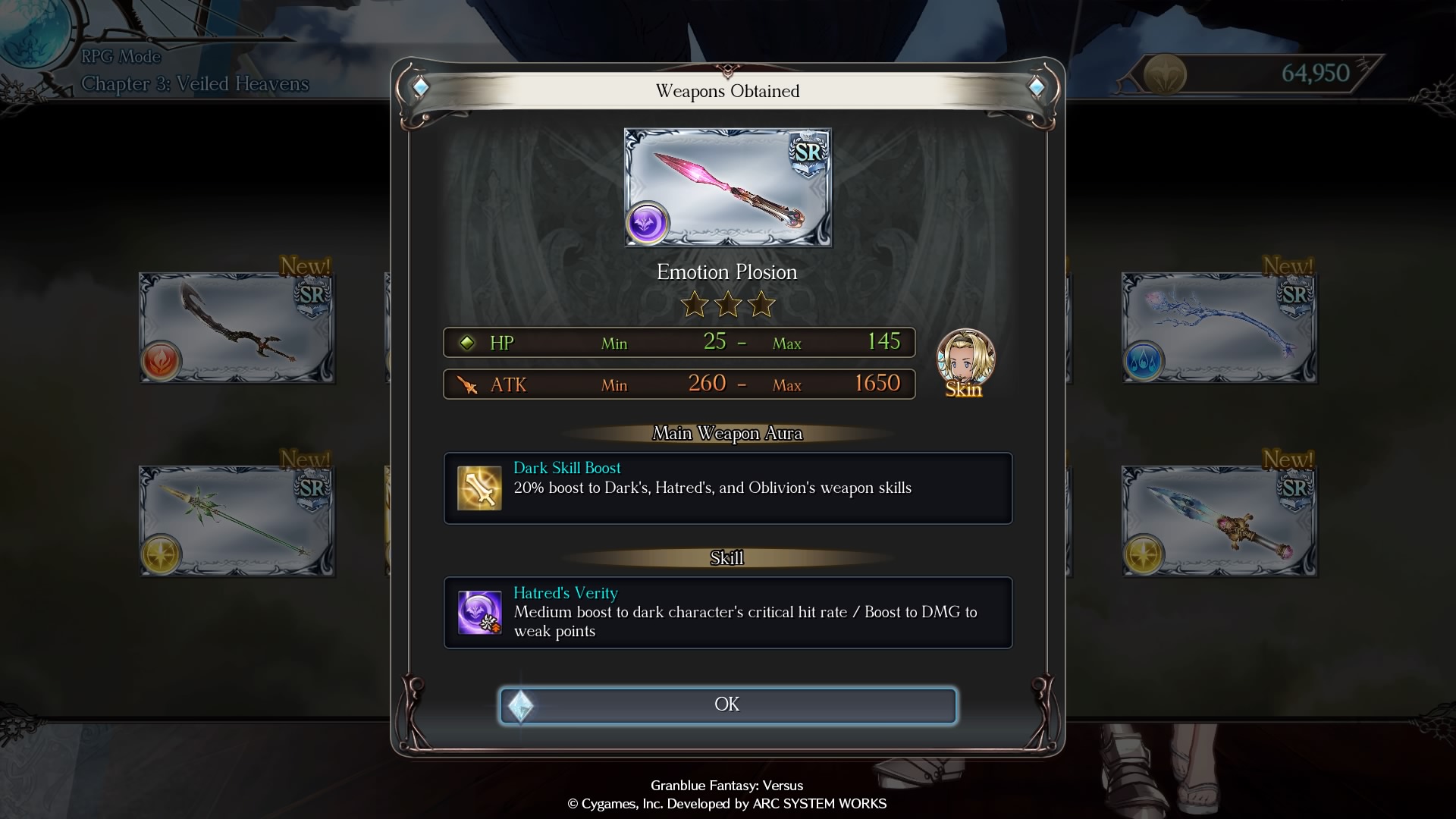Click the right diamond ornament on the title banner
Image resolution: width=1456 pixels, height=819 pixels.
point(1037,87)
